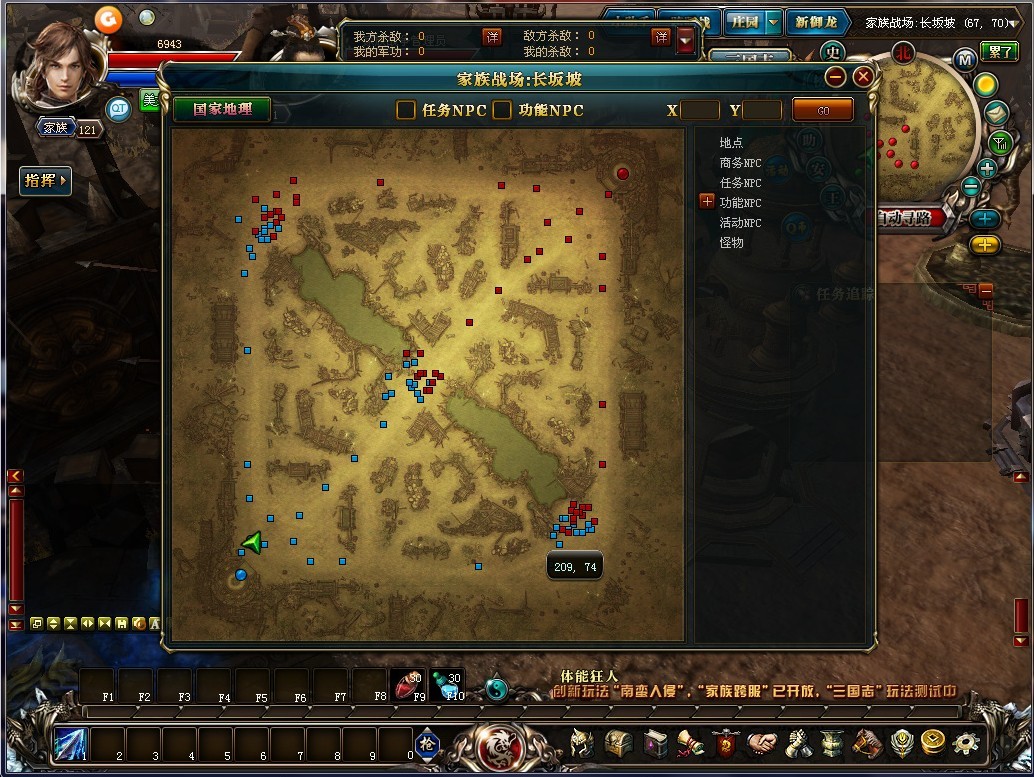
Task: Select 商务NPC in the map legend
Action: [740, 163]
